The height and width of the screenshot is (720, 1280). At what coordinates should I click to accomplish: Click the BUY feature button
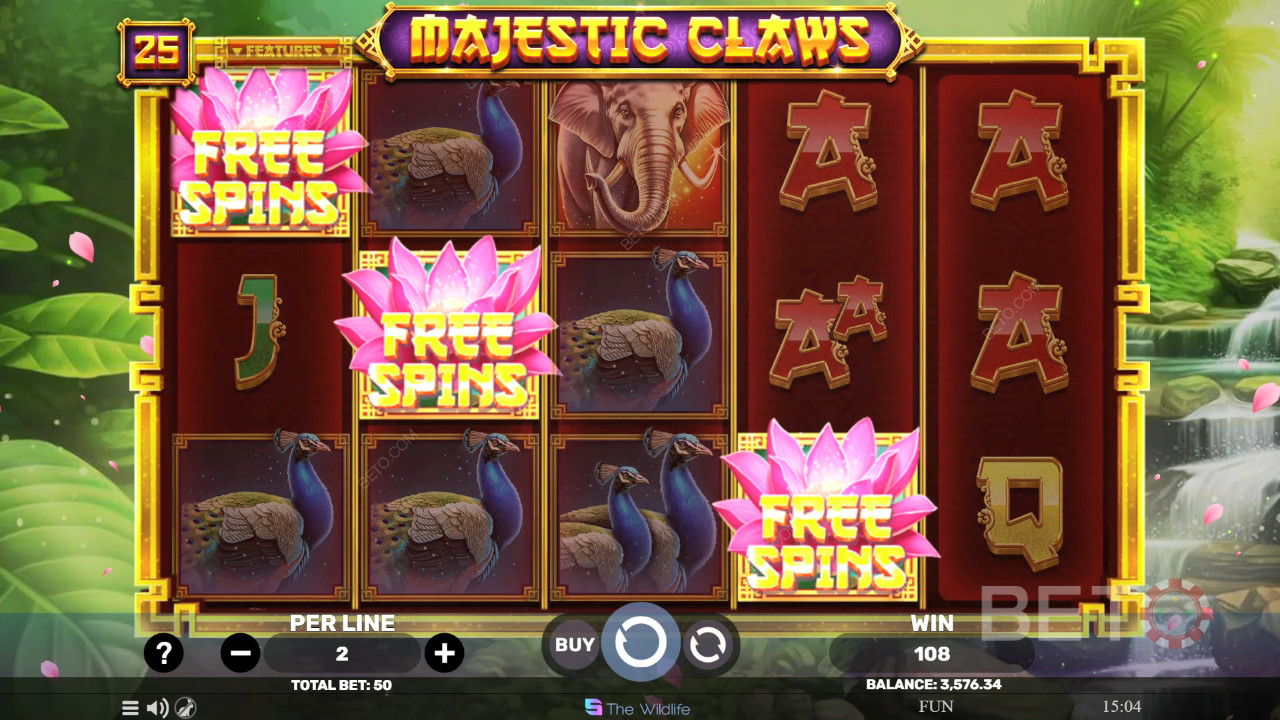tap(574, 645)
